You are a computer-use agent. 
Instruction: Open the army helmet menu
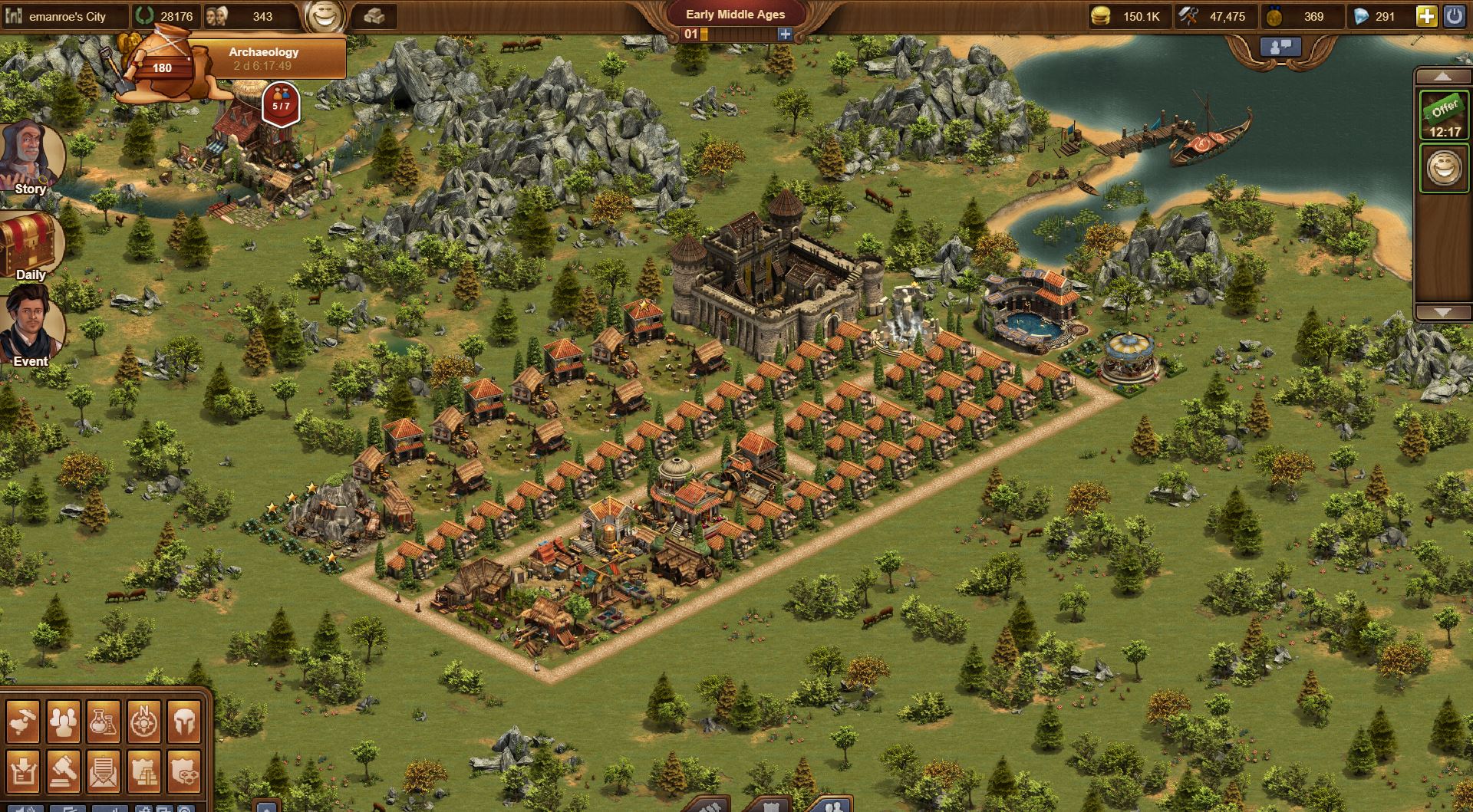pyautogui.click(x=183, y=722)
